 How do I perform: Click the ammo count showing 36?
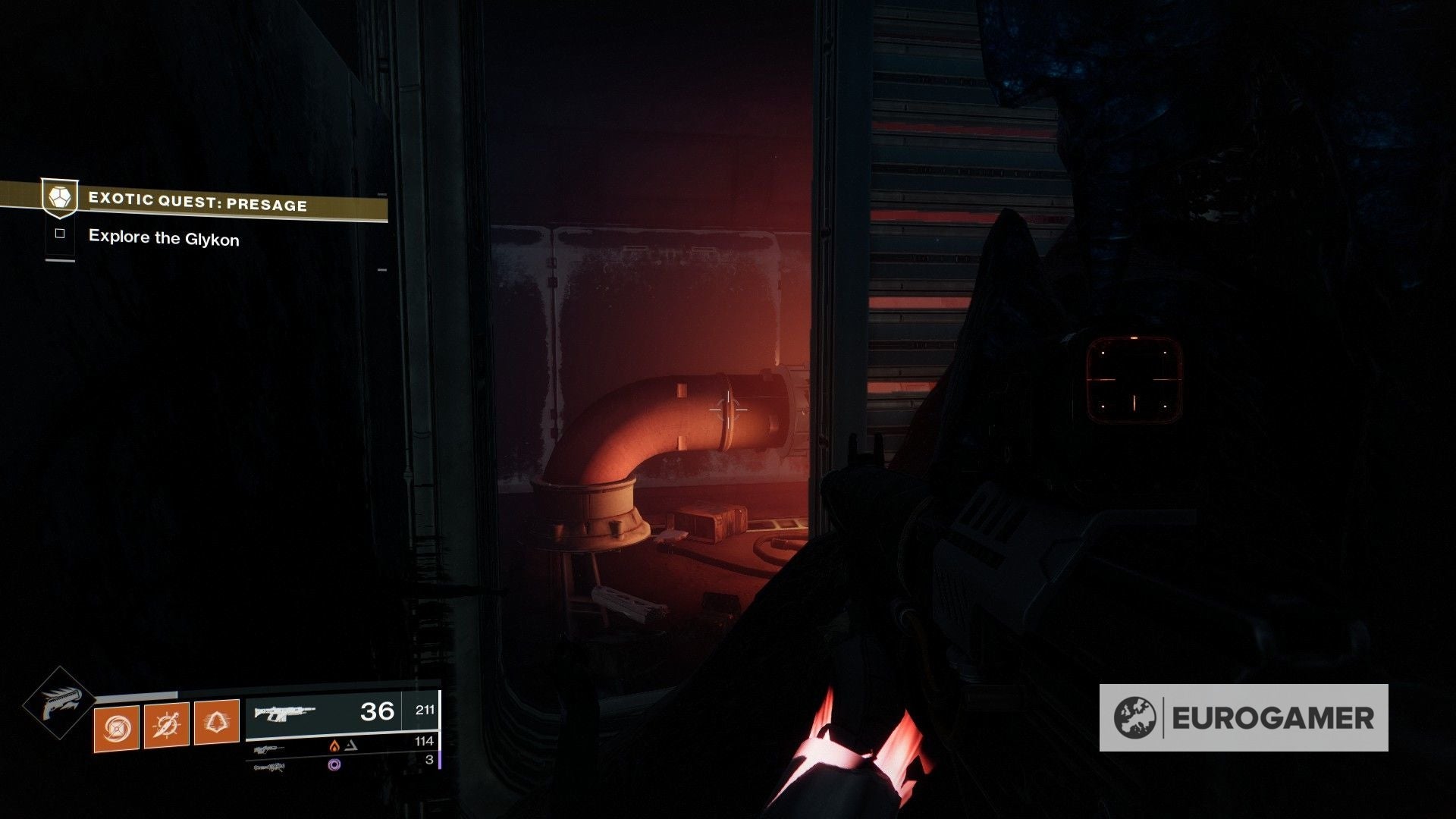[376, 711]
